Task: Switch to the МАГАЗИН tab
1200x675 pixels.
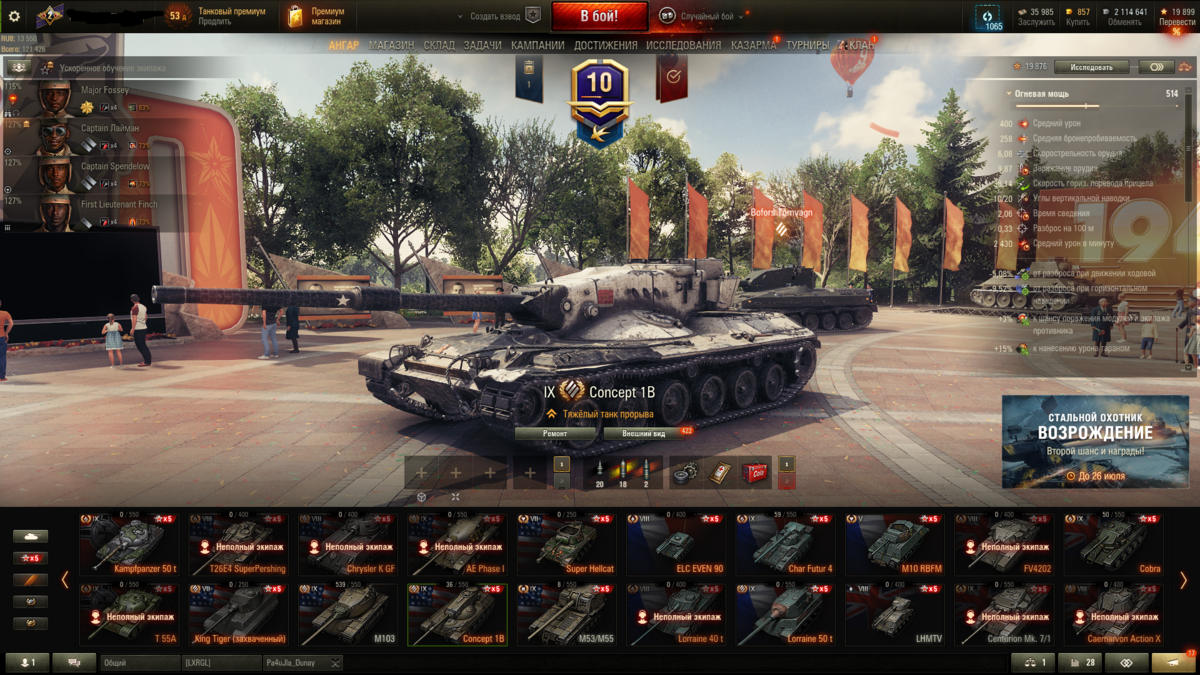Action: pos(391,45)
